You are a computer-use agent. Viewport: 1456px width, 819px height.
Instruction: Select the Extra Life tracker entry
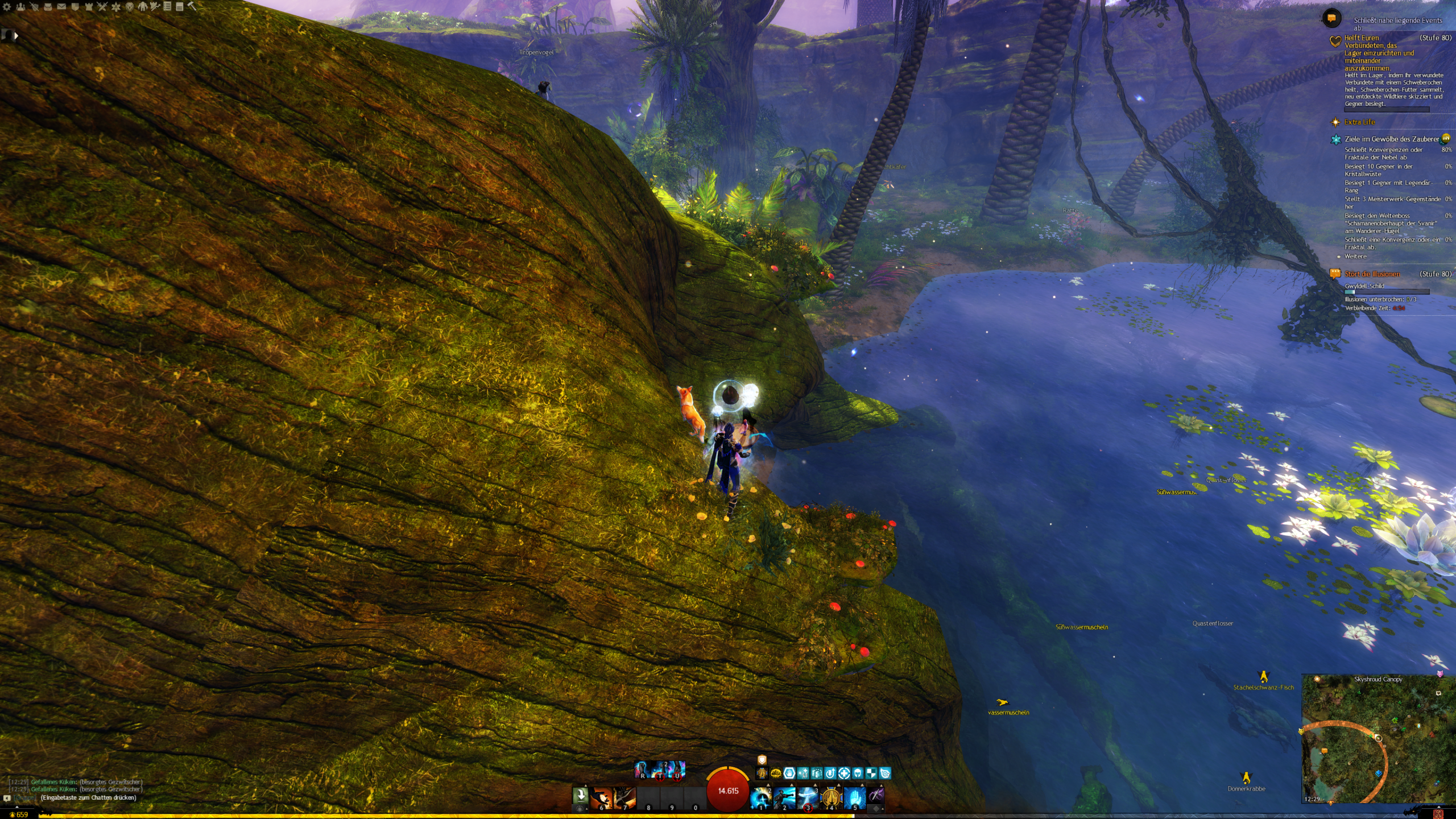click(1359, 122)
